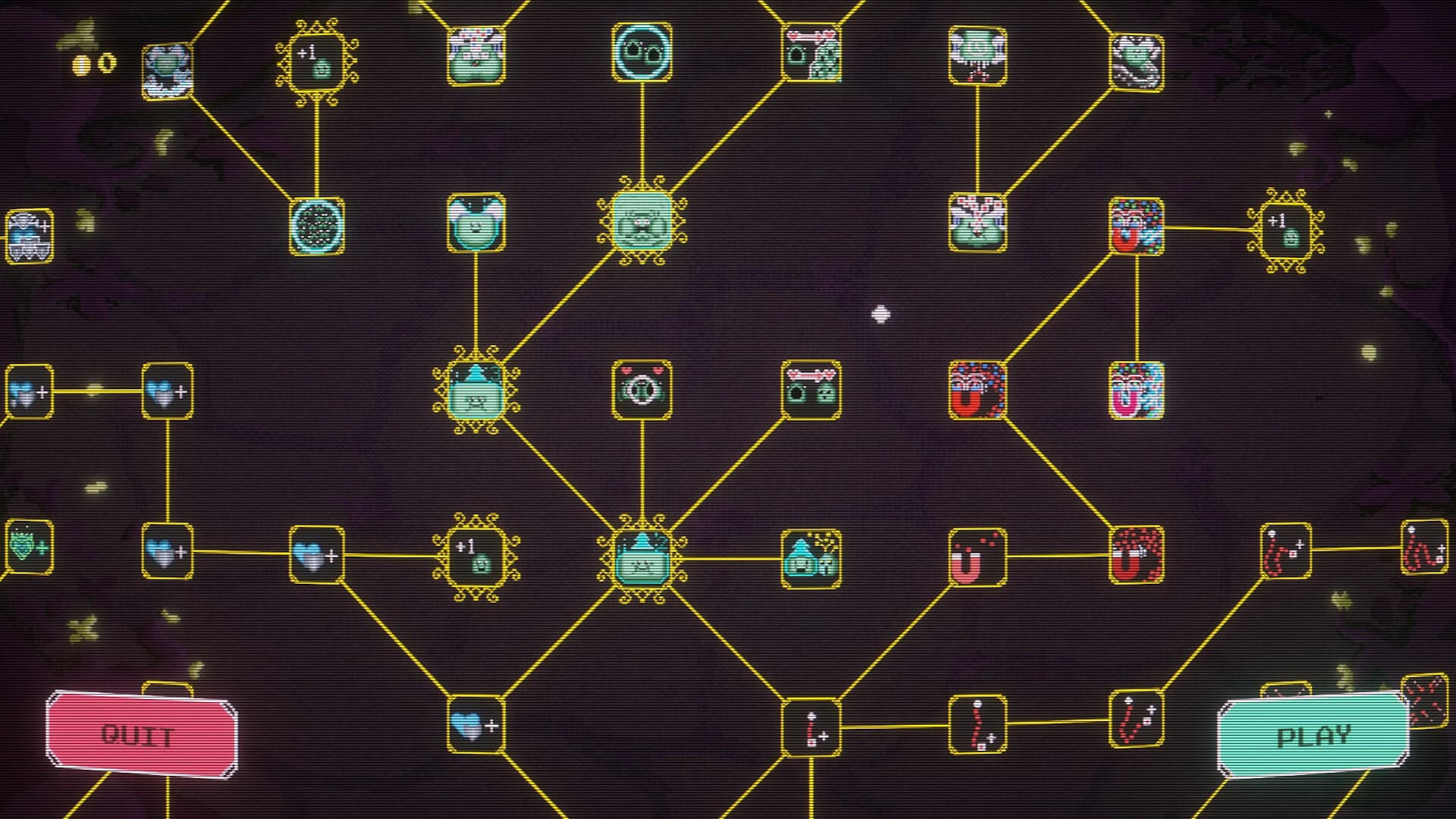Screen dimensions: 1456x819
Task: Click the coin counter in top-left corner
Action: tap(91, 64)
